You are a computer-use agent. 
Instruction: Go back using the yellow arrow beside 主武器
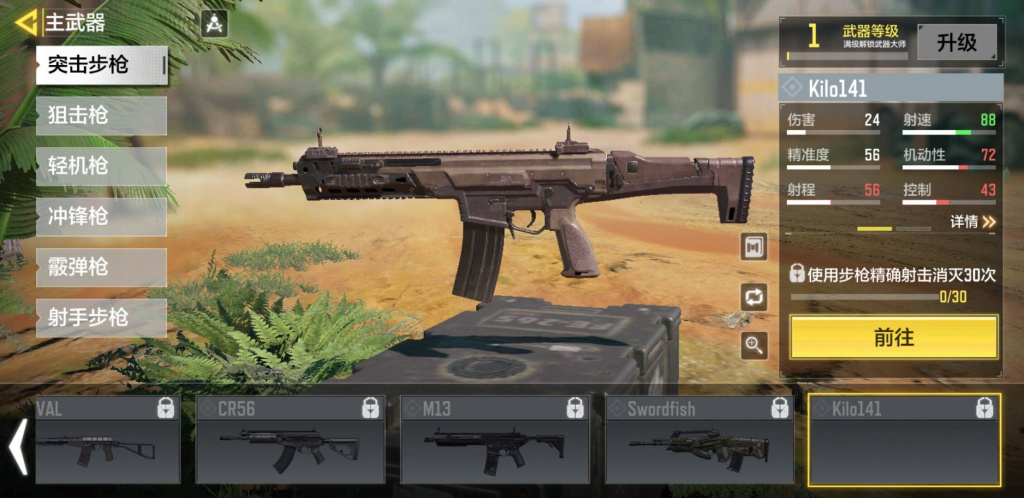(26, 22)
